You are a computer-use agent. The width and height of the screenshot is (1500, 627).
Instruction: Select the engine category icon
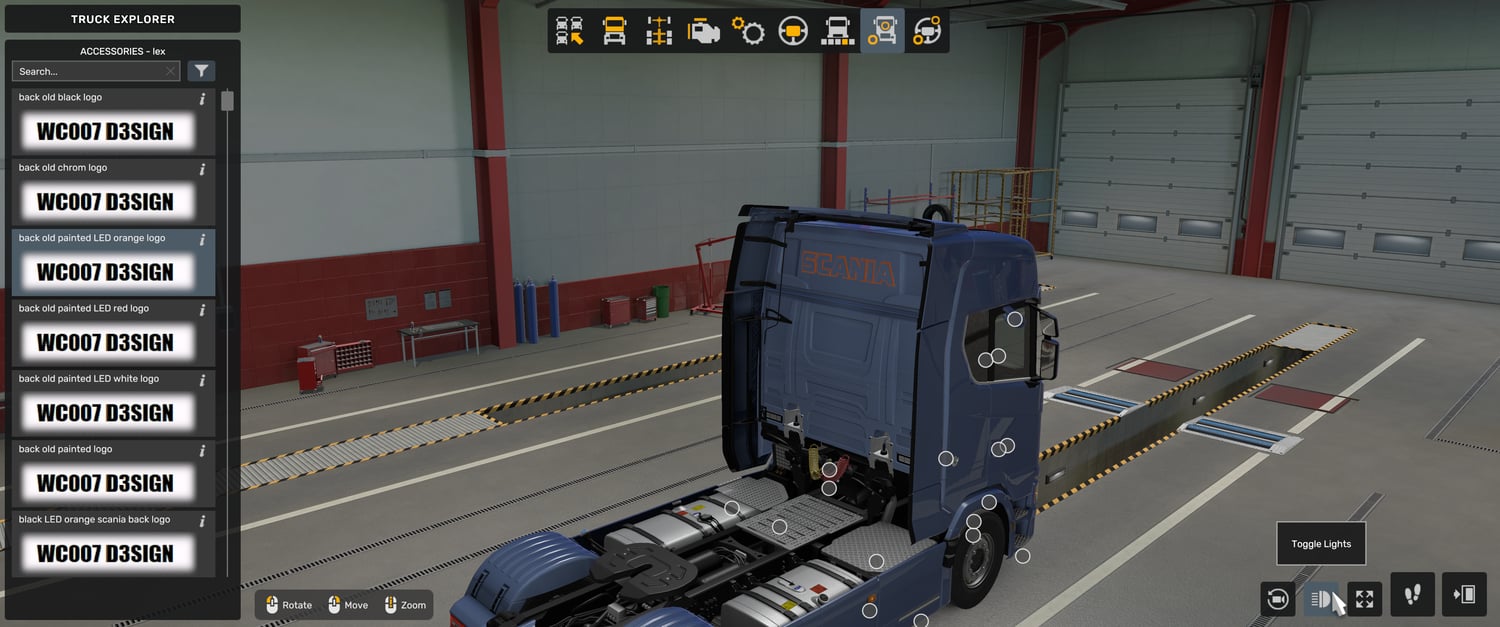pyautogui.click(x=703, y=31)
